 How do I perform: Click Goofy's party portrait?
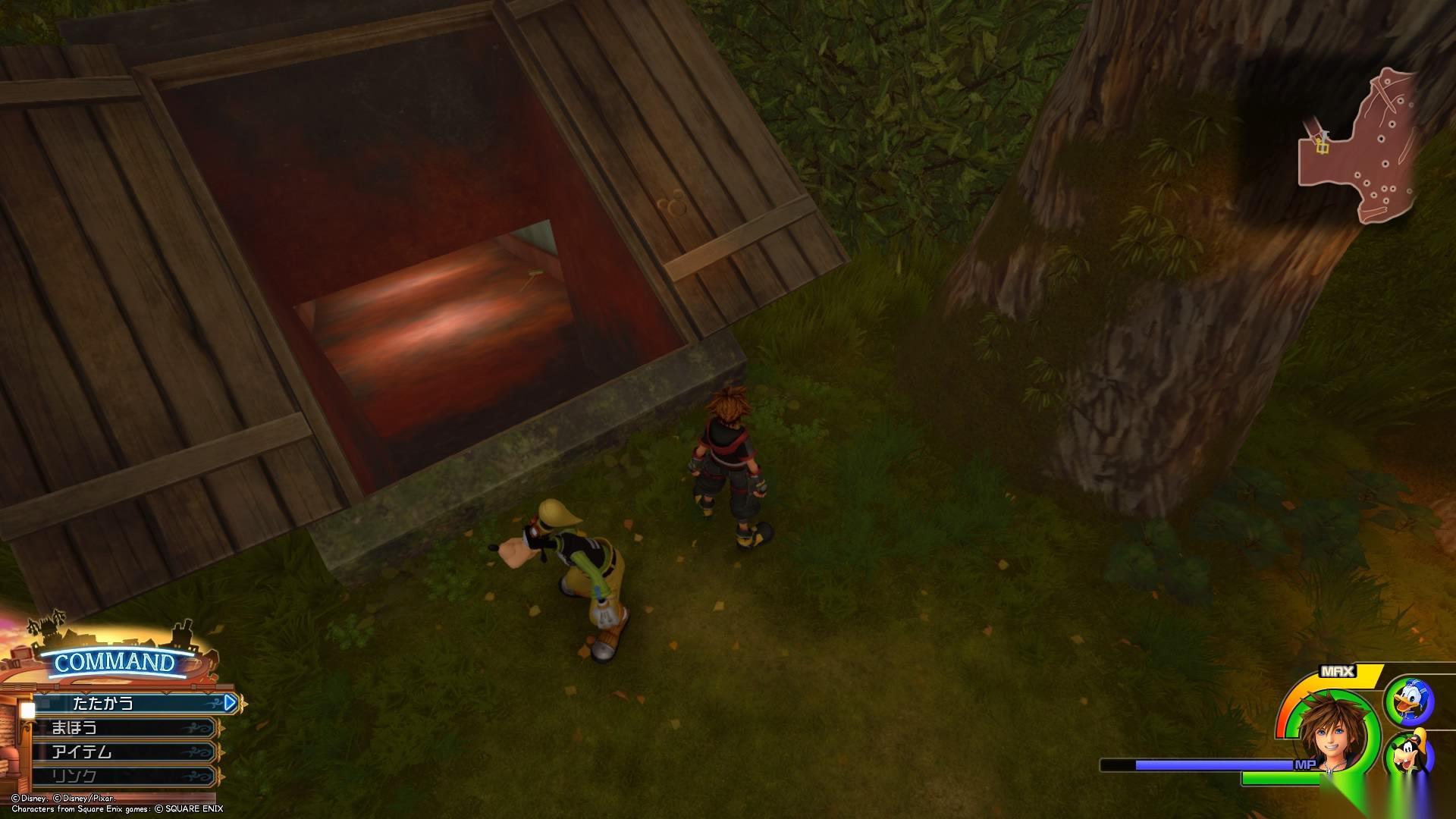(x=1410, y=755)
